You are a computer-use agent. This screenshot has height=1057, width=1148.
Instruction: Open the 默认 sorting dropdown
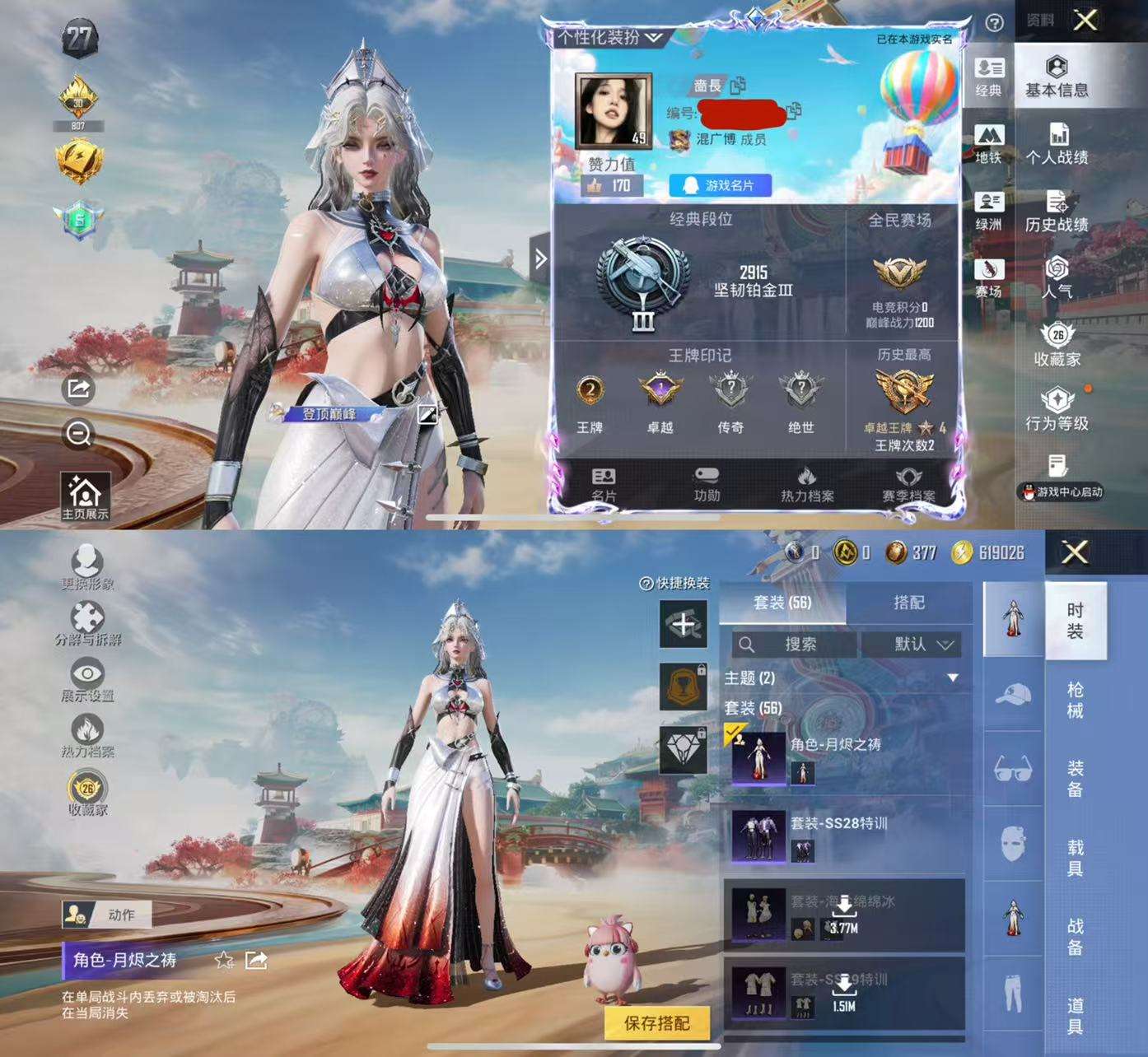[x=917, y=645]
